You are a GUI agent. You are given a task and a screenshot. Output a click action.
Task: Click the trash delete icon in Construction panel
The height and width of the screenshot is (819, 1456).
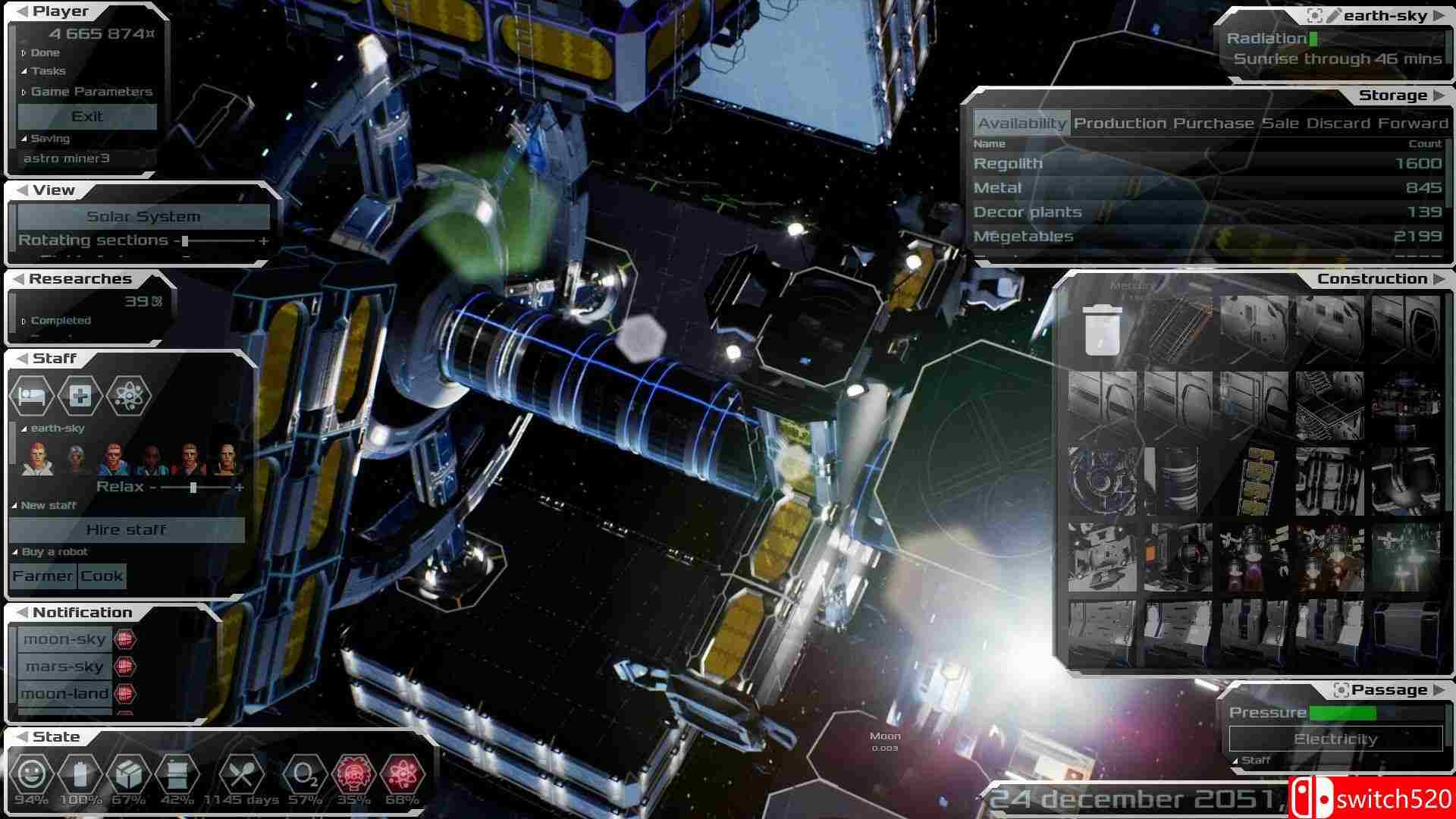(x=1100, y=331)
